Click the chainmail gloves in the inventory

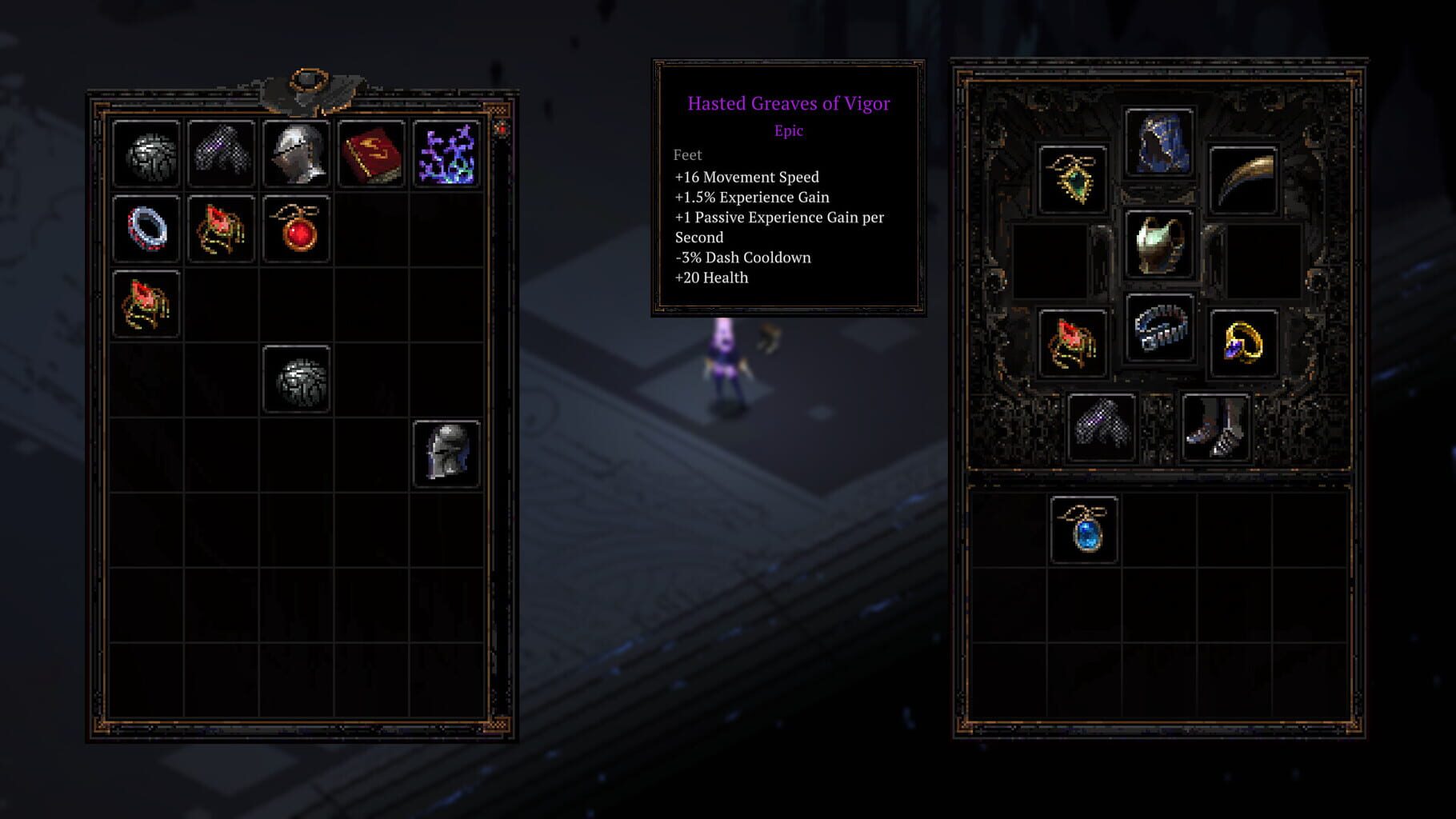[x=222, y=154]
